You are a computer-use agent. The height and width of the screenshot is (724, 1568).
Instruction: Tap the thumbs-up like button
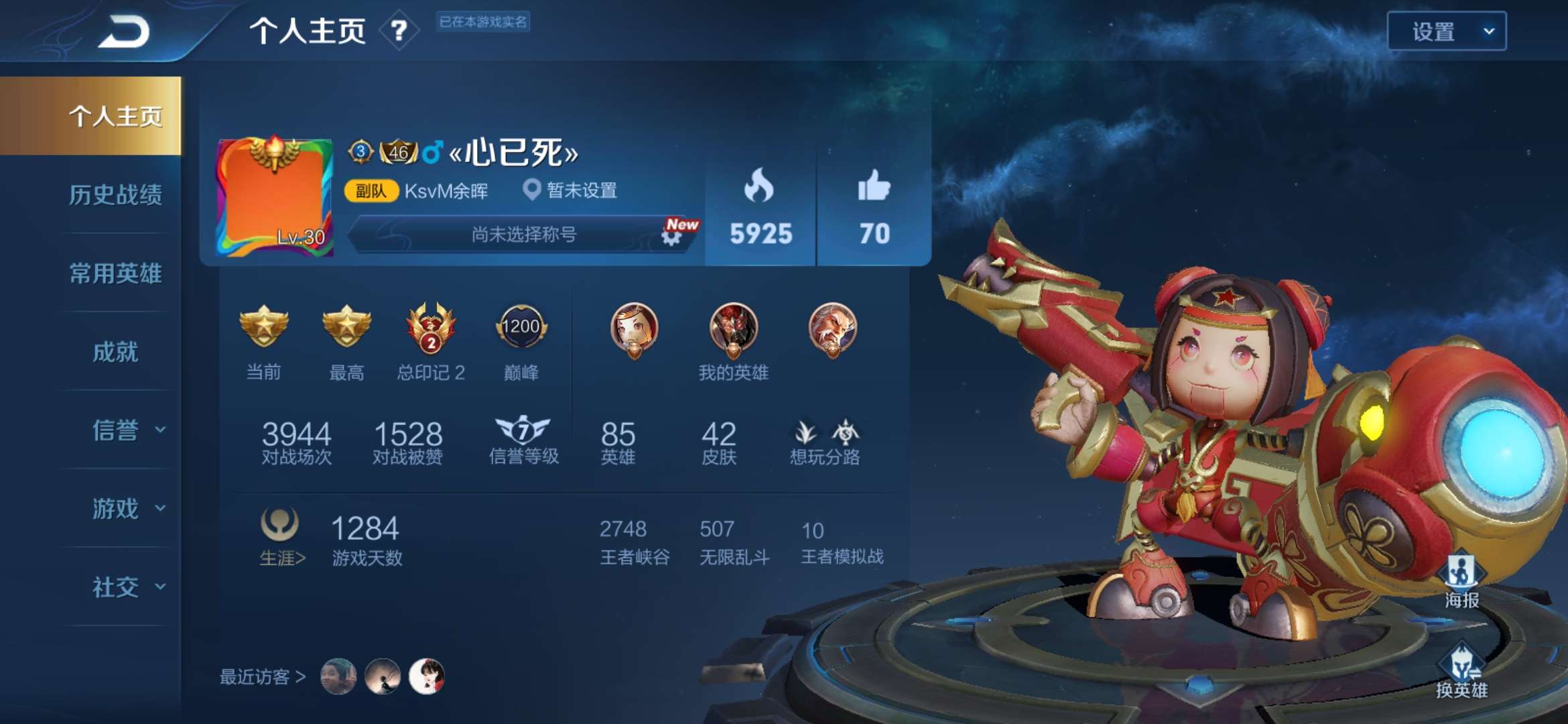[874, 207]
